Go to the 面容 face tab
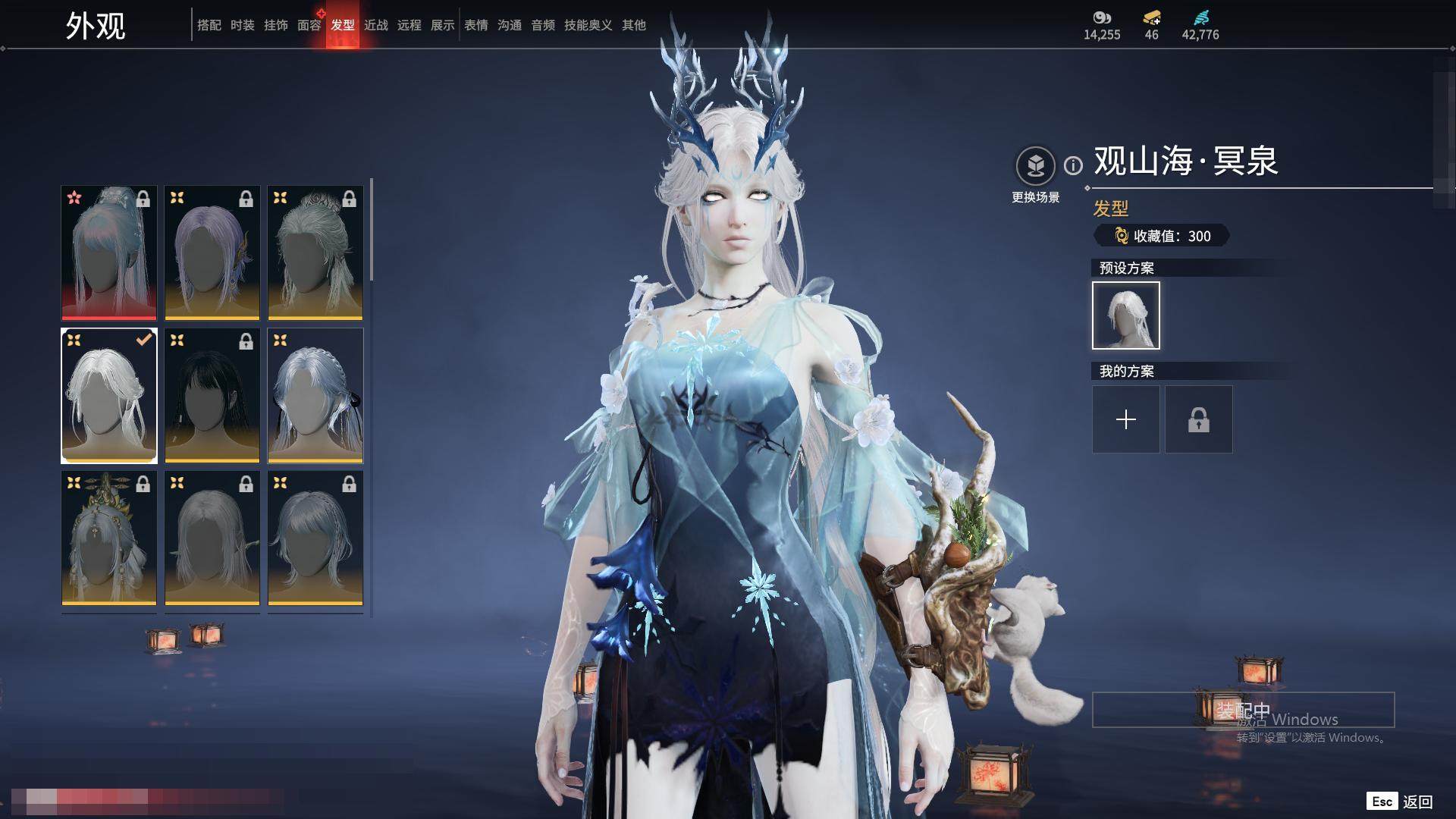The height and width of the screenshot is (819, 1456). 309,25
